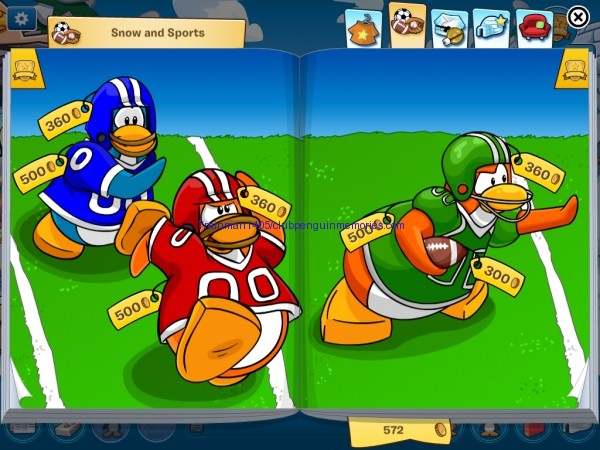This screenshot has height=450, width=600.
Task: Click the green jersey's 500 coin price tag
Action: 366,232
